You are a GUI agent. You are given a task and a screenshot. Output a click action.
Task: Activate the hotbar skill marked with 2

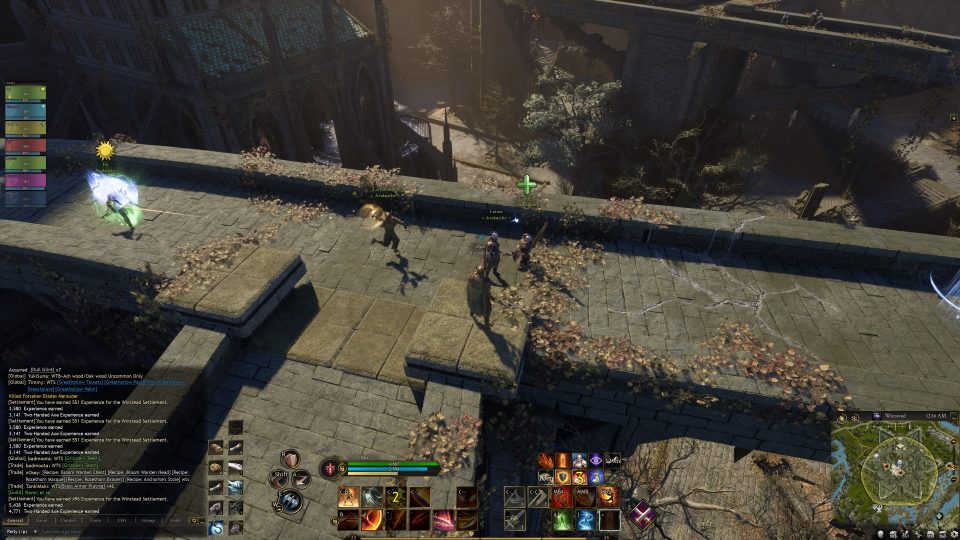point(395,496)
